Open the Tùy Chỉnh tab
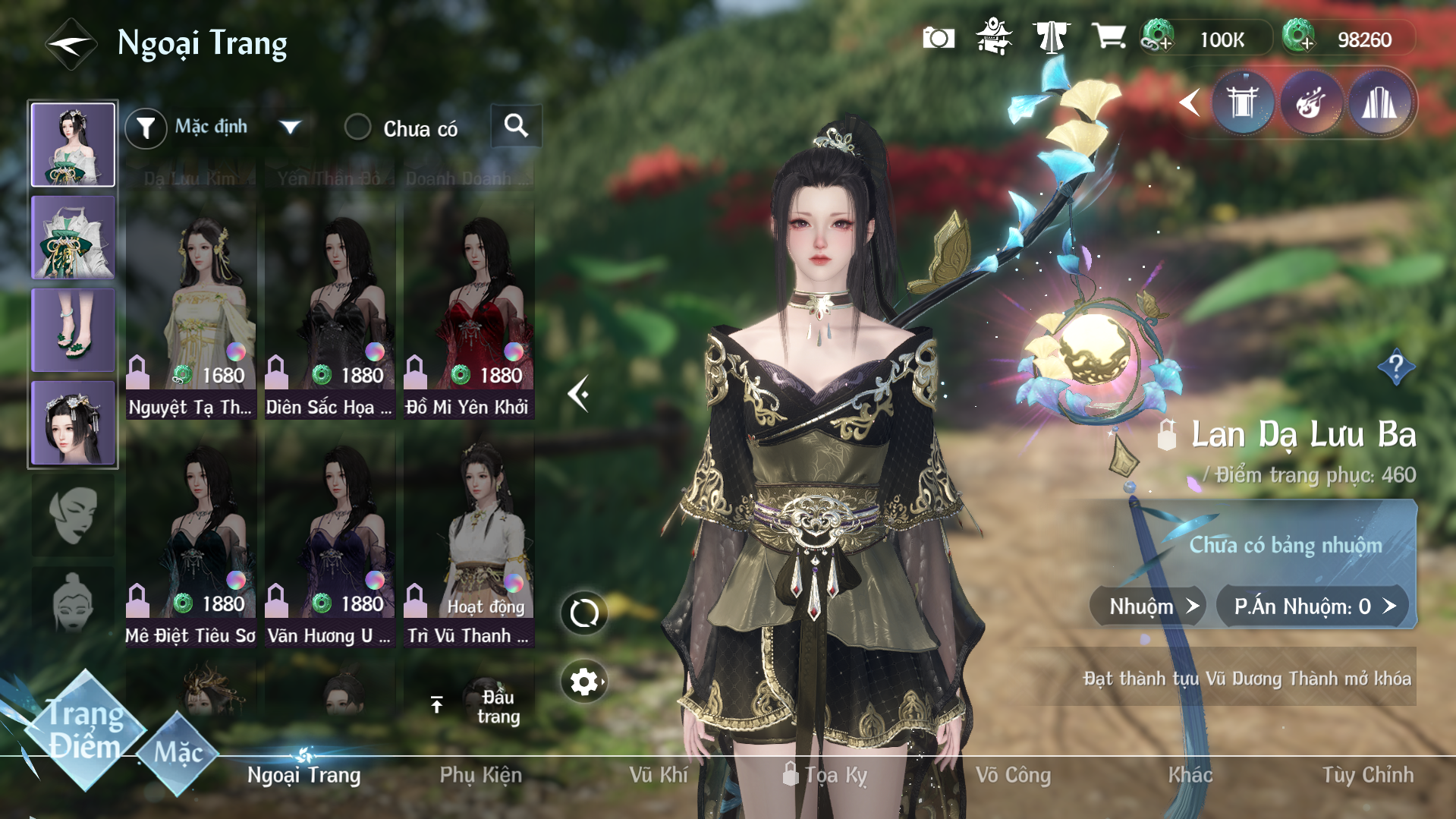 pyautogui.click(x=1367, y=775)
